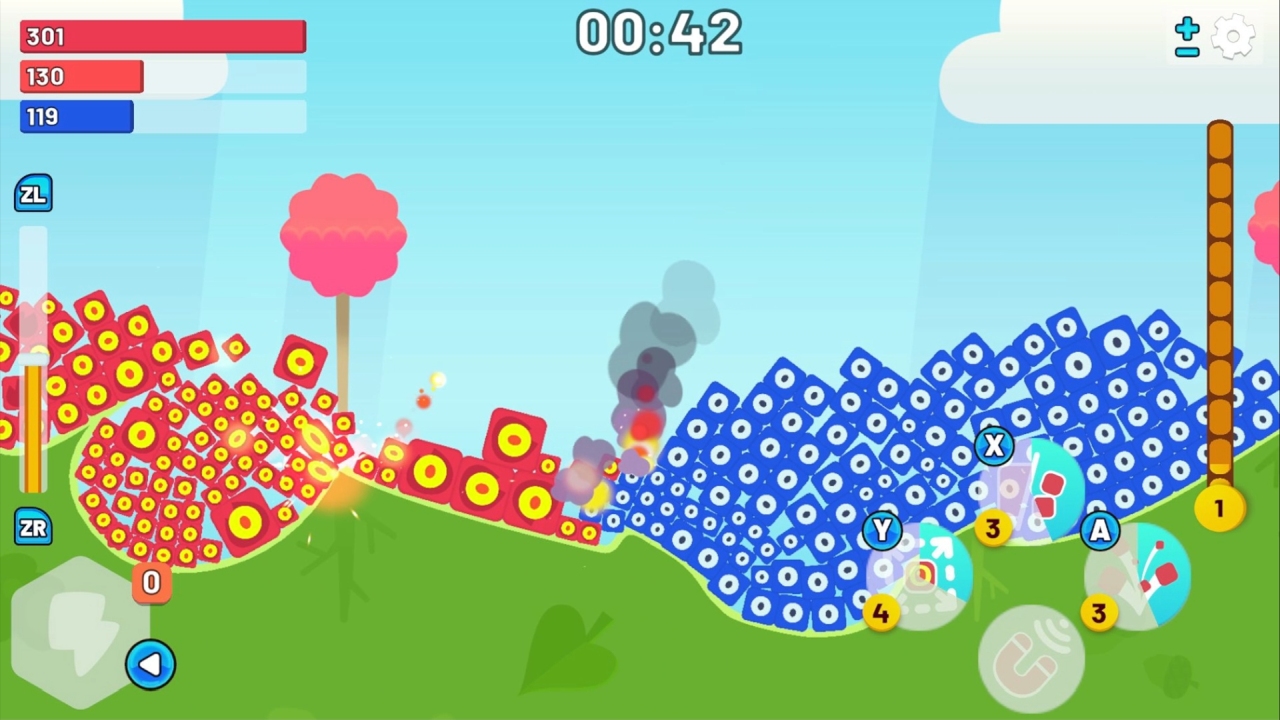Tap the 0 counter near the hexagon pad
Screen dimensions: 1280x720
click(x=150, y=583)
